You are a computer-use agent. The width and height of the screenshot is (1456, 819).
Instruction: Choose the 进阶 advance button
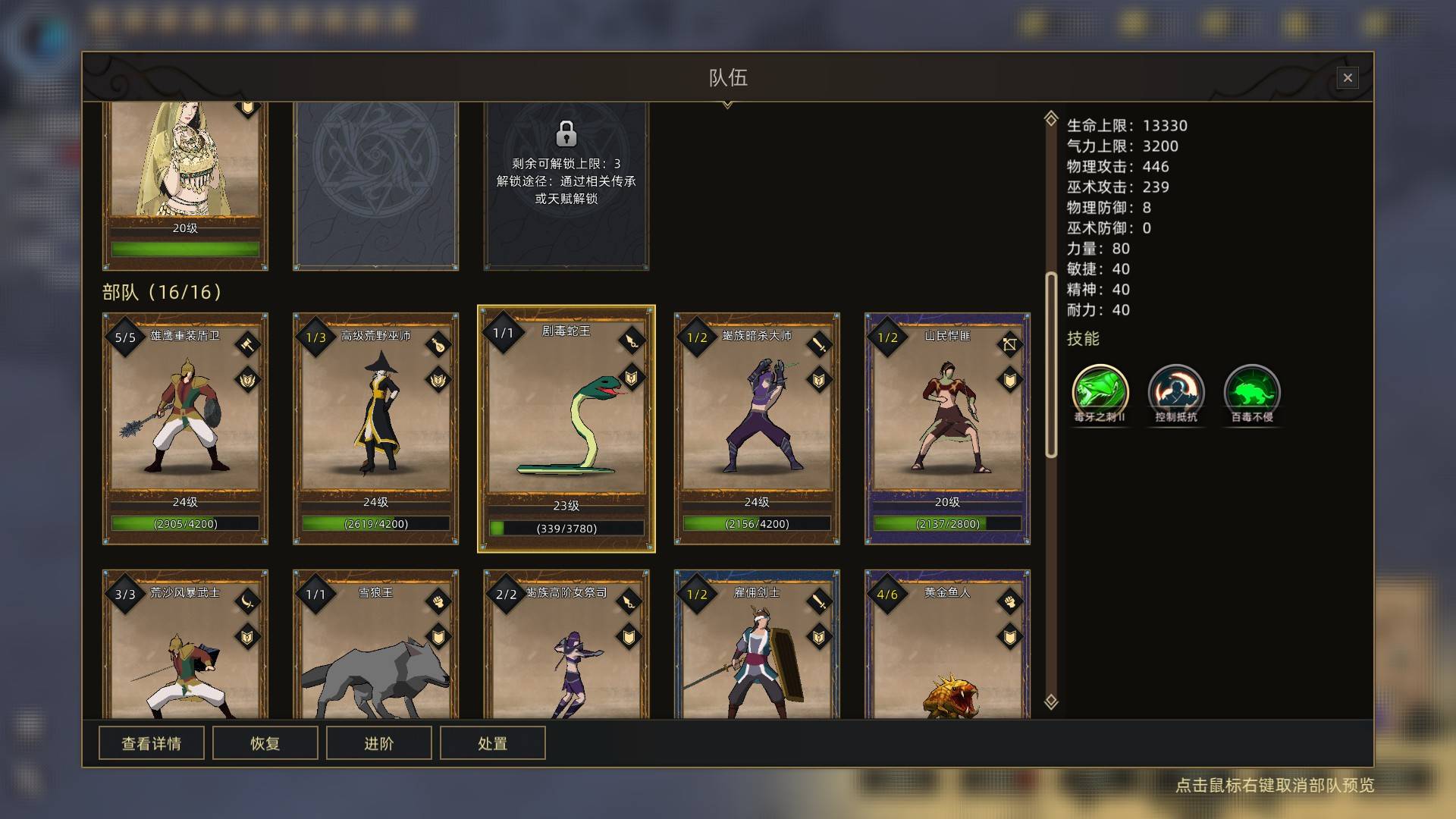pyautogui.click(x=379, y=743)
